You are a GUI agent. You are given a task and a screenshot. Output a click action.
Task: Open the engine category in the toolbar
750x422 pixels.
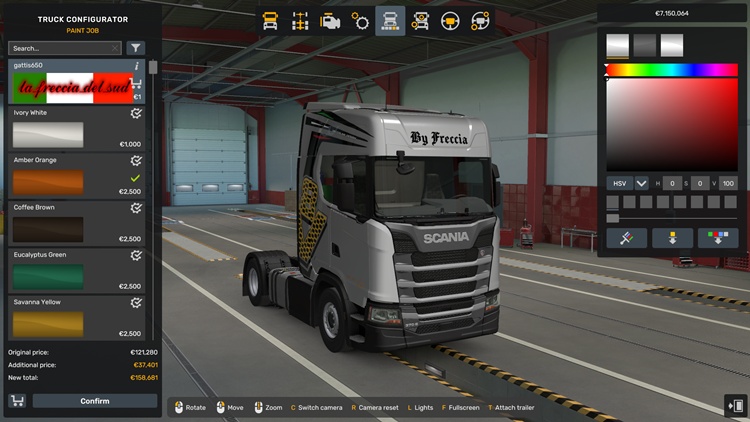pyautogui.click(x=330, y=20)
